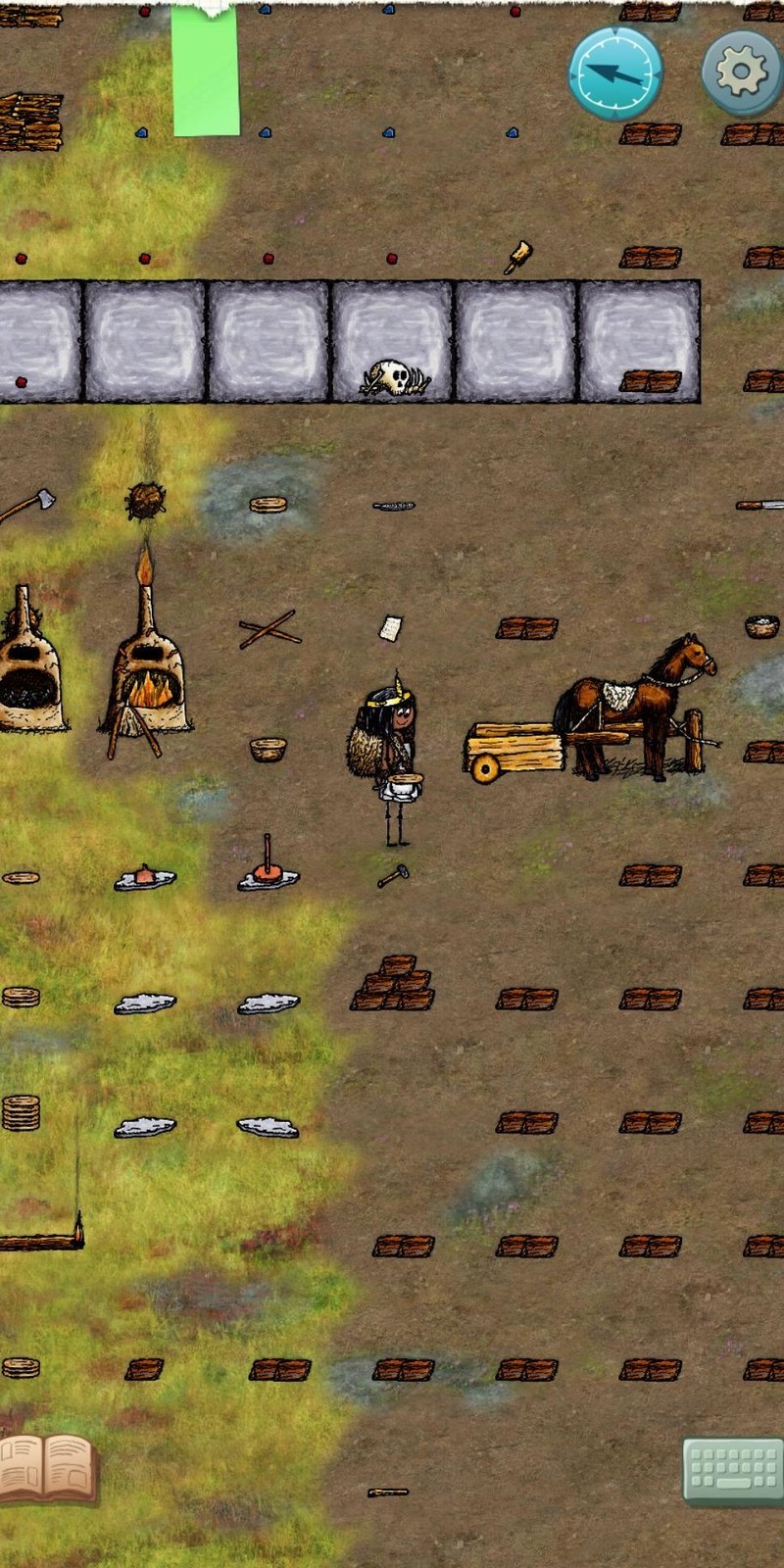Open the recipe book

click(x=47, y=1468)
